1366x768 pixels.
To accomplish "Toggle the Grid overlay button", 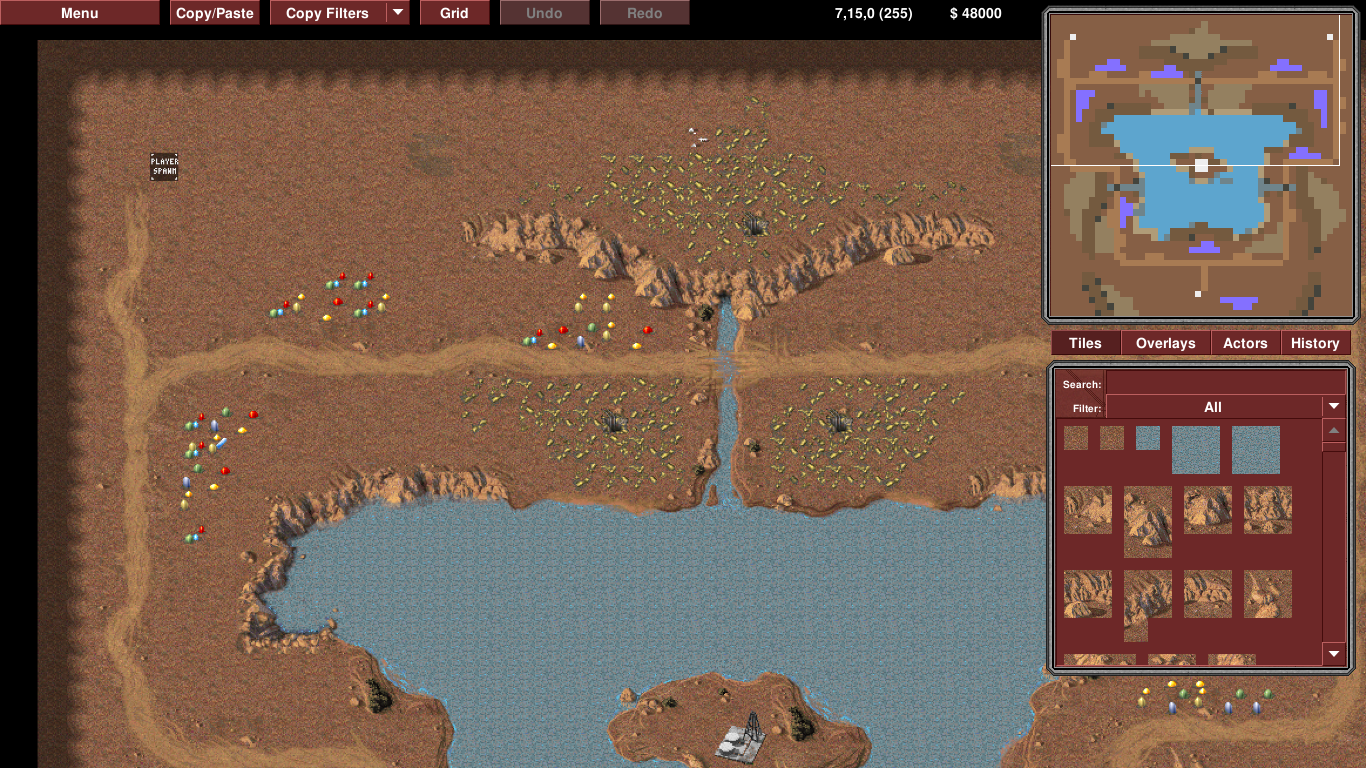I will pyautogui.click(x=454, y=13).
